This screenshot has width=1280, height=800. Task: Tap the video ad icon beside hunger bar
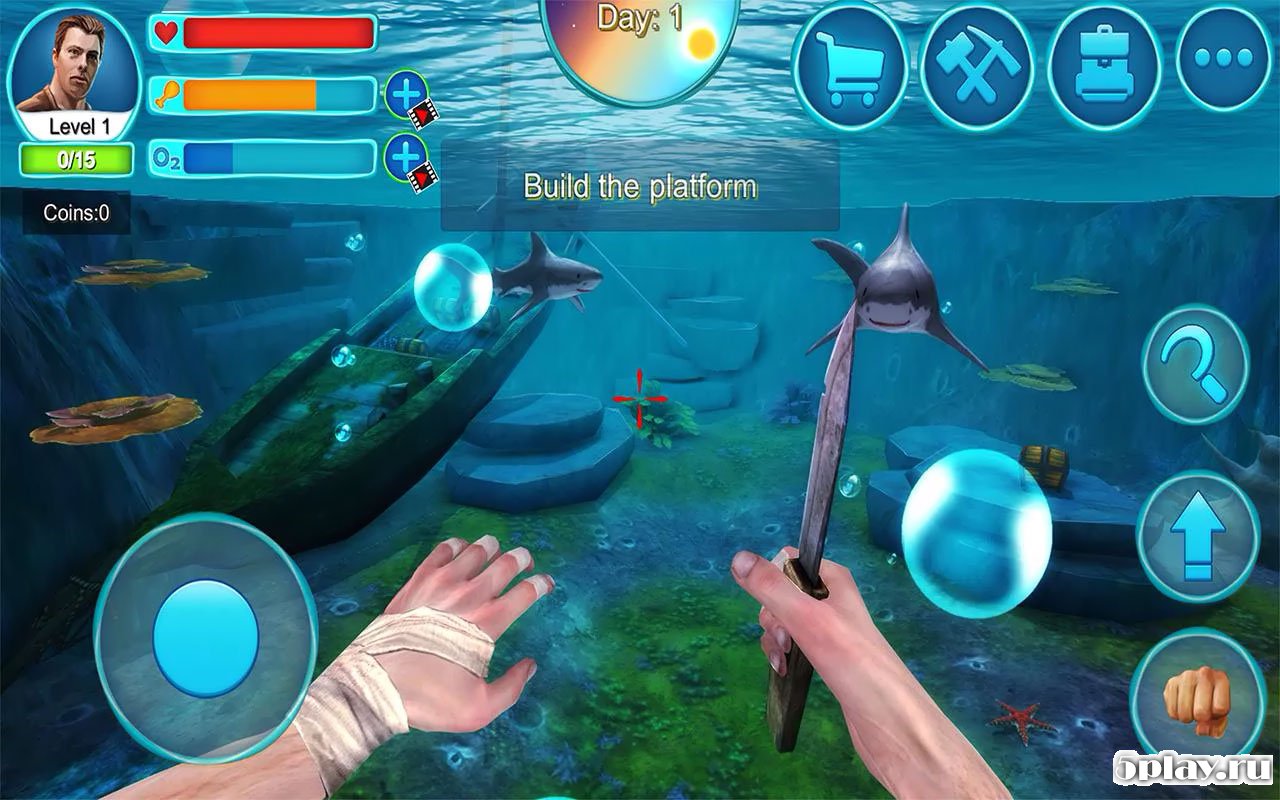[x=424, y=113]
